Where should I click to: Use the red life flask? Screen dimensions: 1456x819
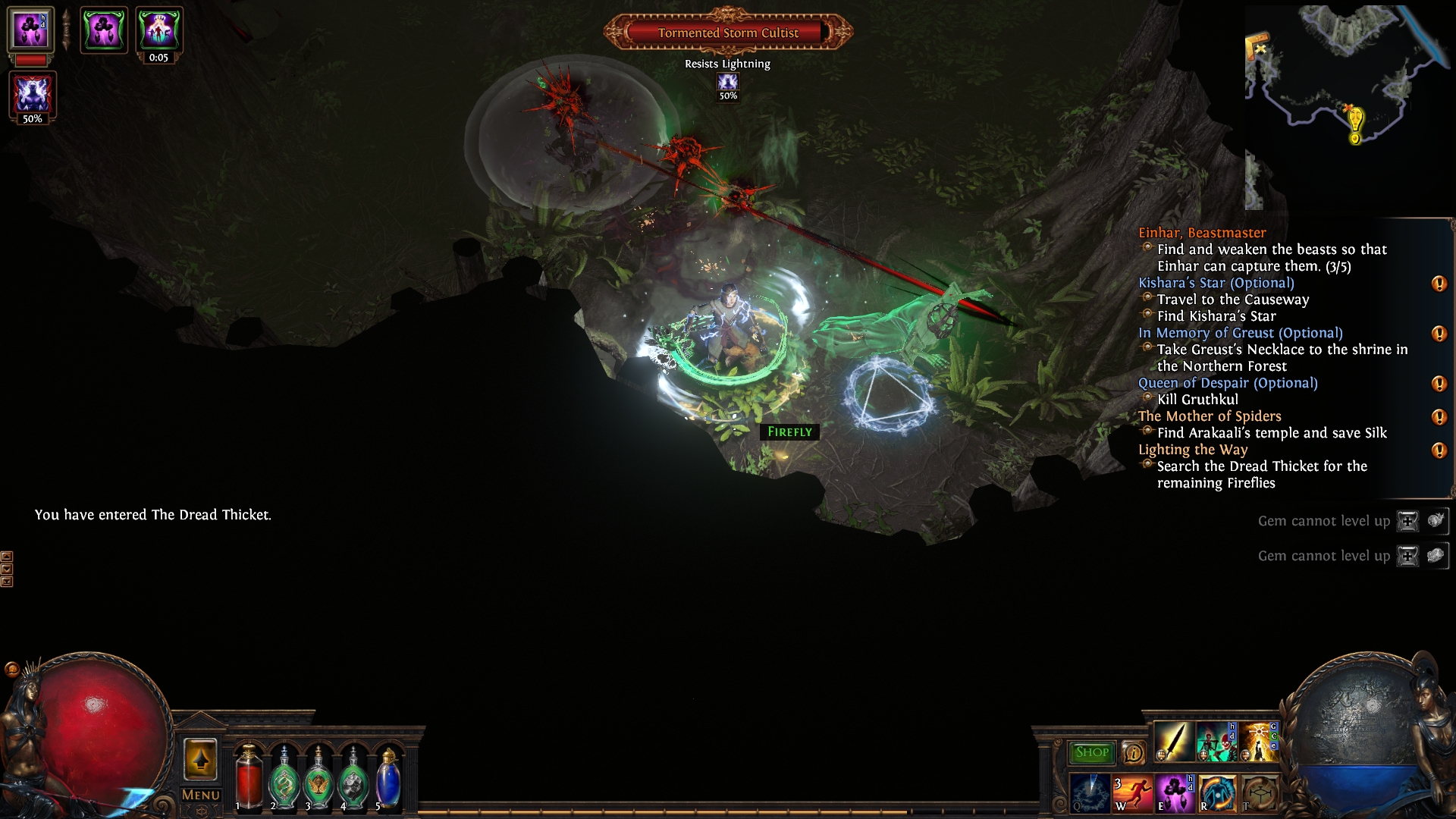248,777
